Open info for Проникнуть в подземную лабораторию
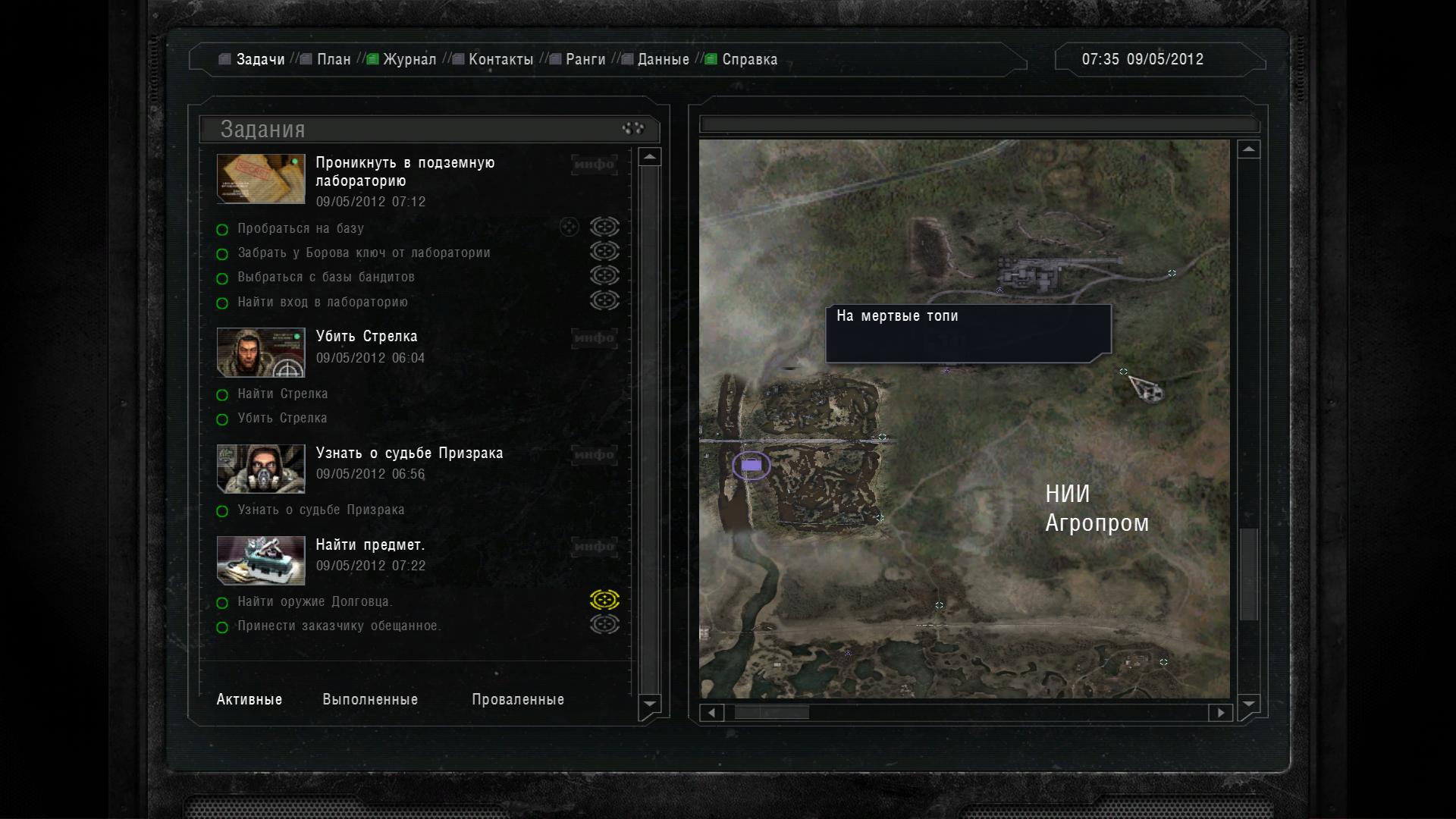 [x=594, y=165]
